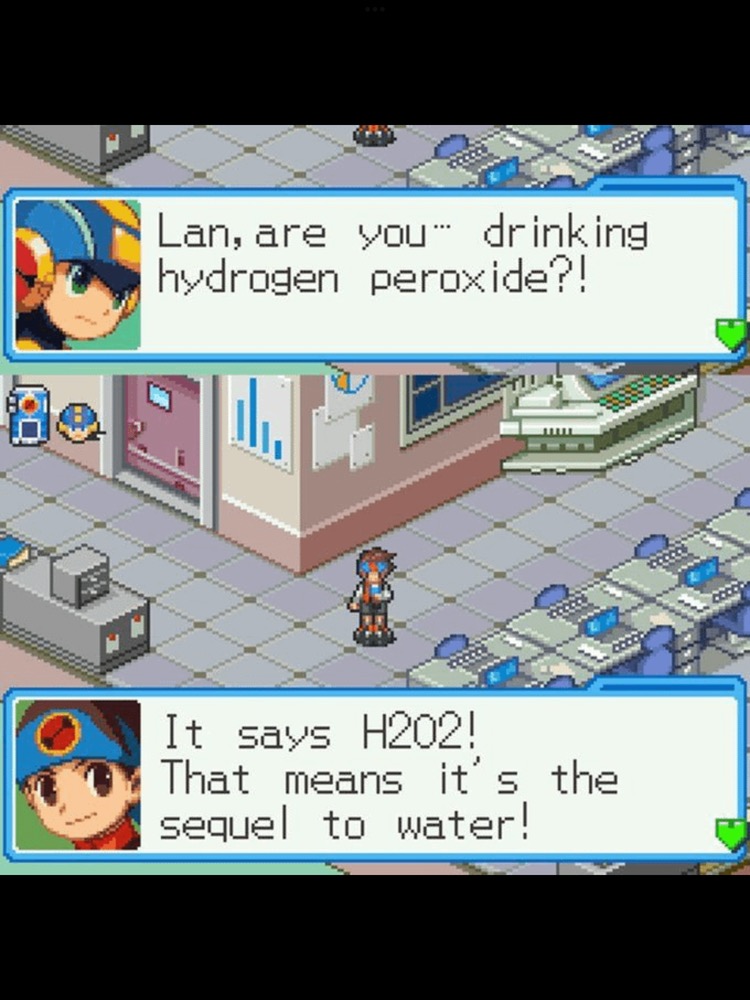The height and width of the screenshot is (1000, 750).
Task: Select the MegaMan helmet HUD icon
Action: tap(75, 420)
